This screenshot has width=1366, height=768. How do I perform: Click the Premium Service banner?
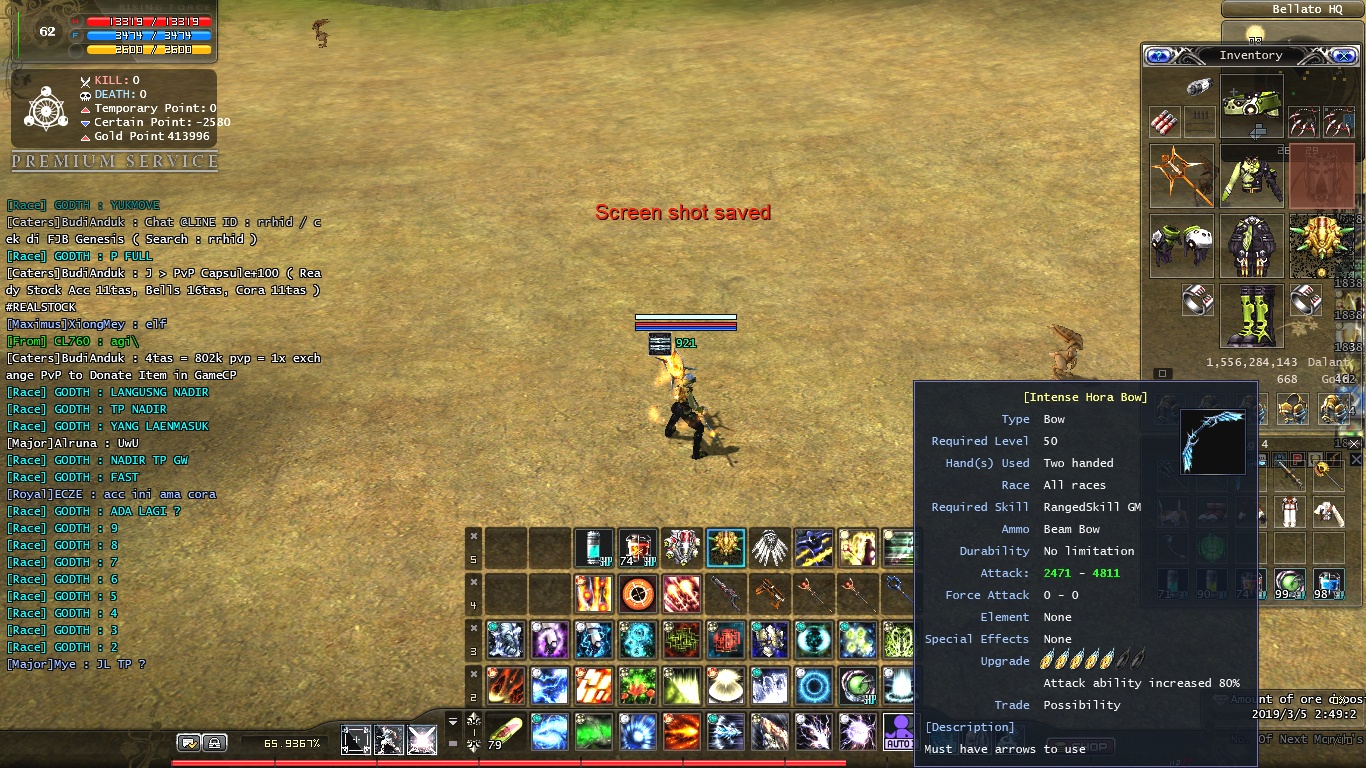point(113,160)
